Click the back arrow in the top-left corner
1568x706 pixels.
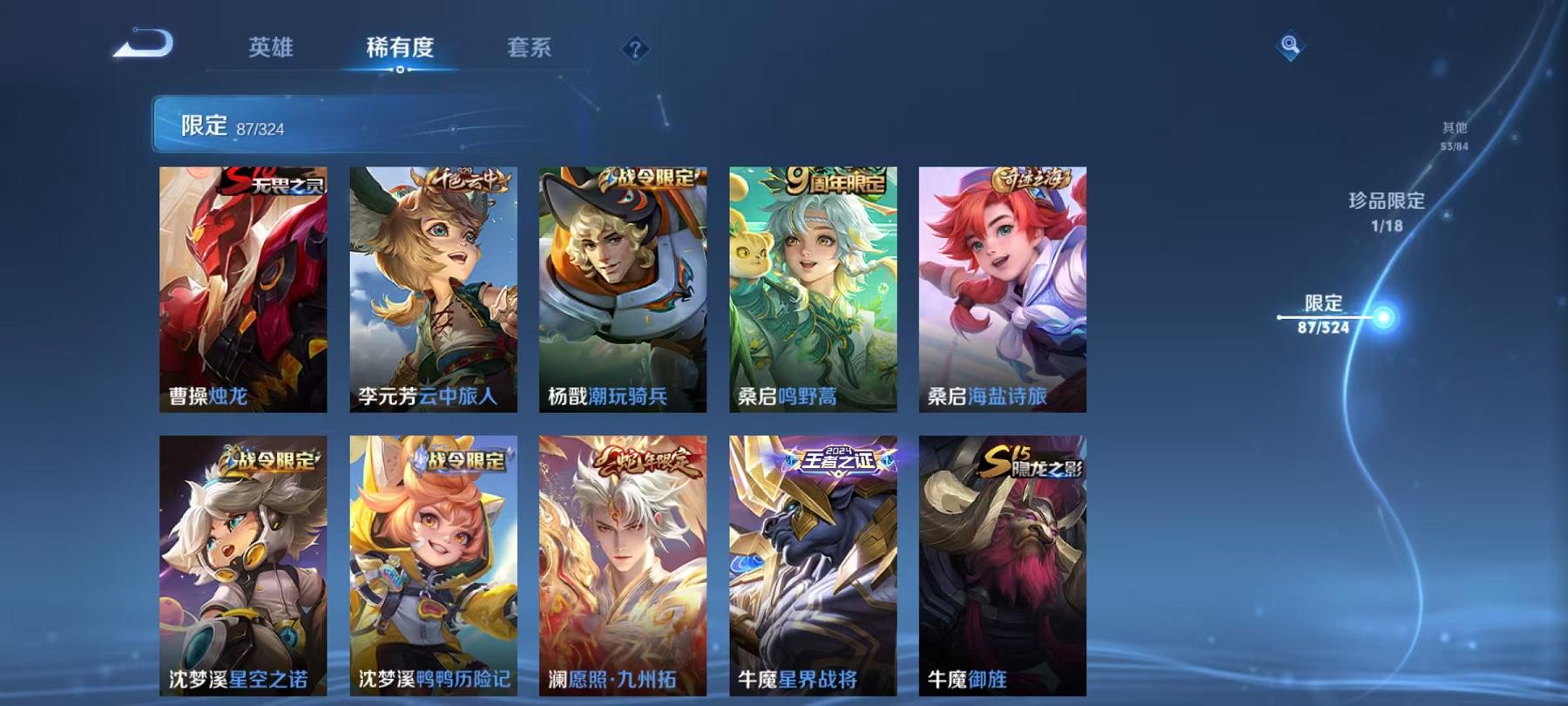tap(142, 44)
